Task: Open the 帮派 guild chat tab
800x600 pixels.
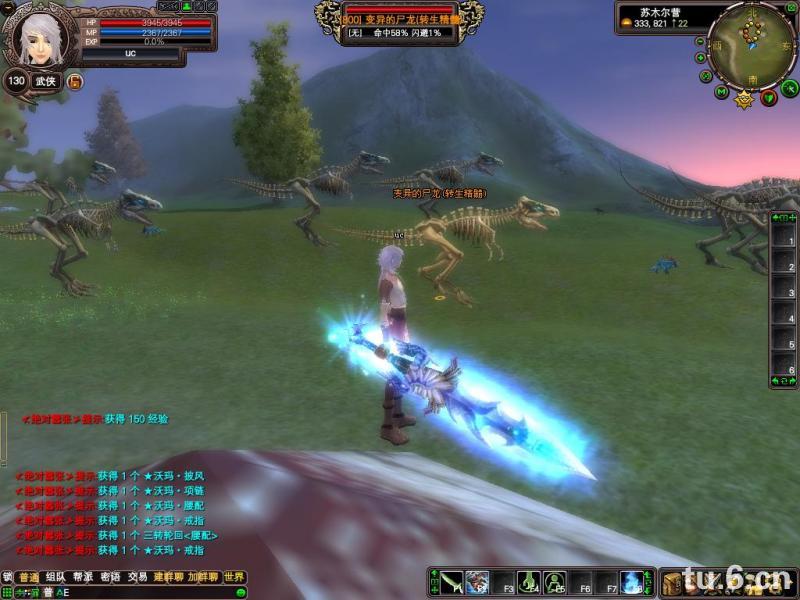Action: pyautogui.click(x=83, y=578)
